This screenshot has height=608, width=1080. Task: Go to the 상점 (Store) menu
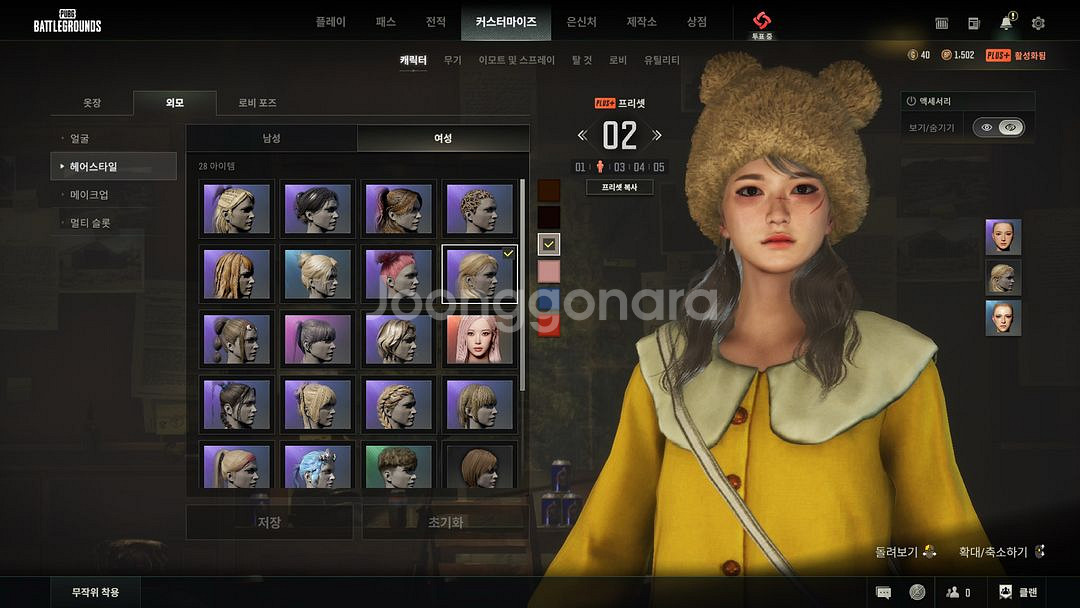[696, 21]
